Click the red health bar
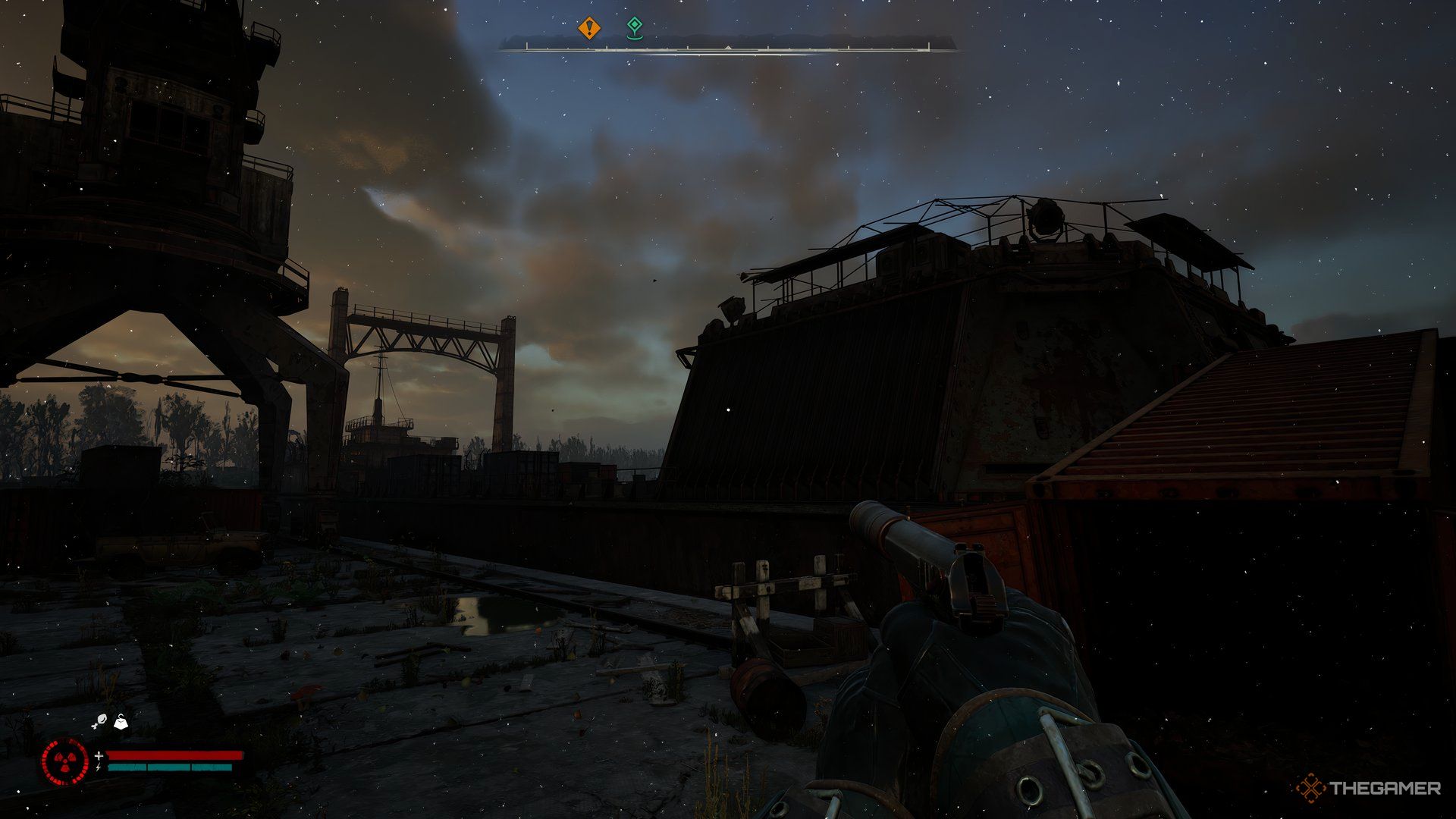Image resolution: width=1456 pixels, height=819 pixels. pyautogui.click(x=174, y=755)
